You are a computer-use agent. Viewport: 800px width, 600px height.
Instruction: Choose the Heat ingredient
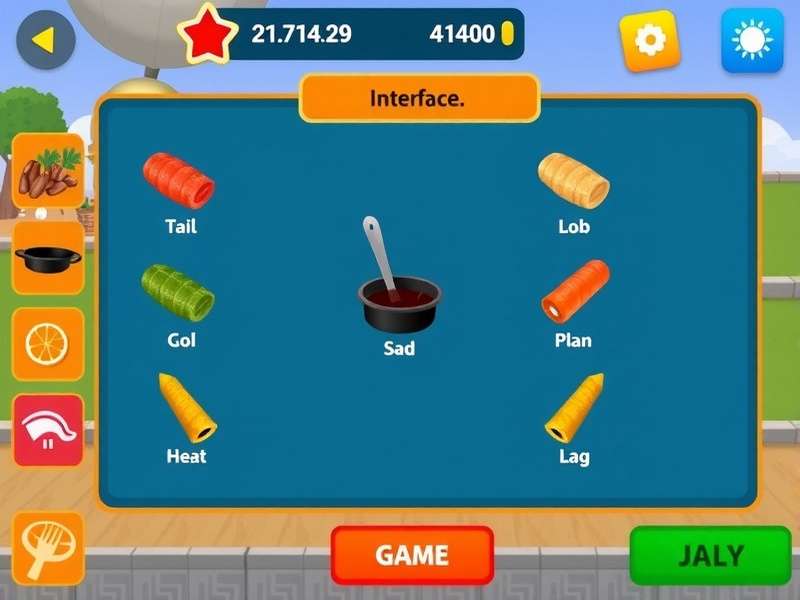pyautogui.click(x=187, y=408)
